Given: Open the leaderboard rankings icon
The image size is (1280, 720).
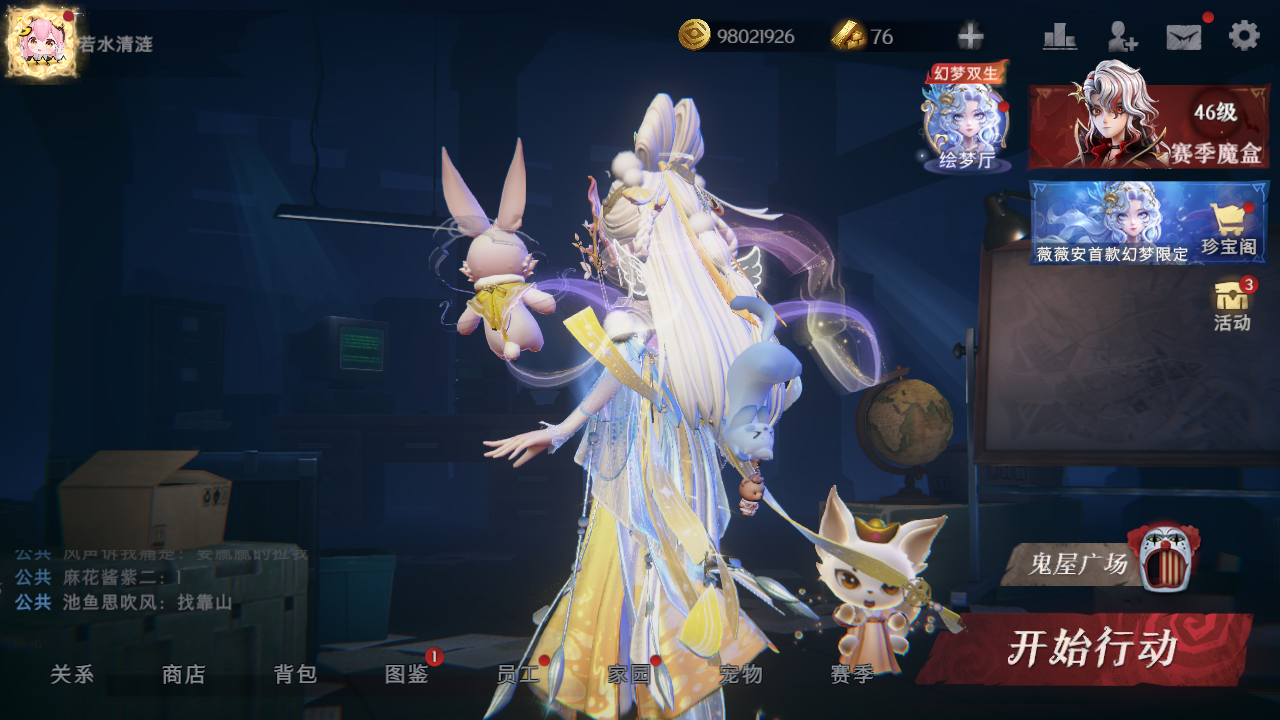Looking at the screenshot, I should [1059, 37].
